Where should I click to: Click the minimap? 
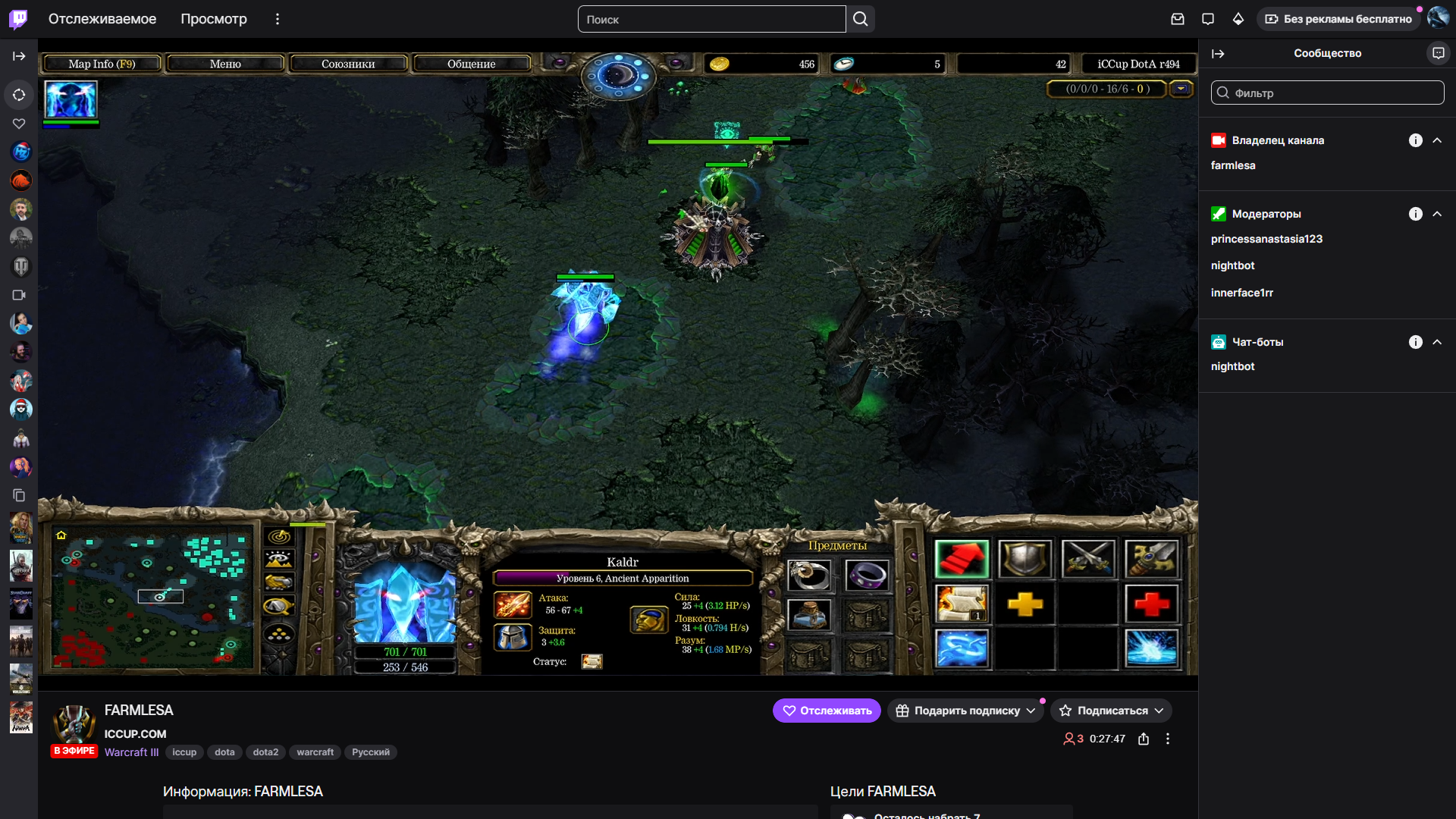152,599
